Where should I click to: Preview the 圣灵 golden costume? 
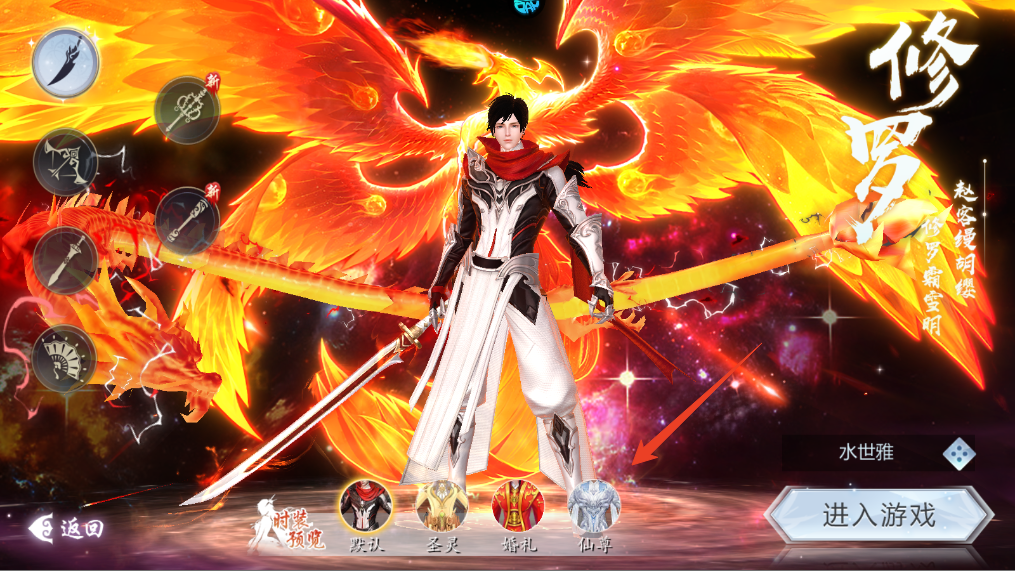pos(441,506)
